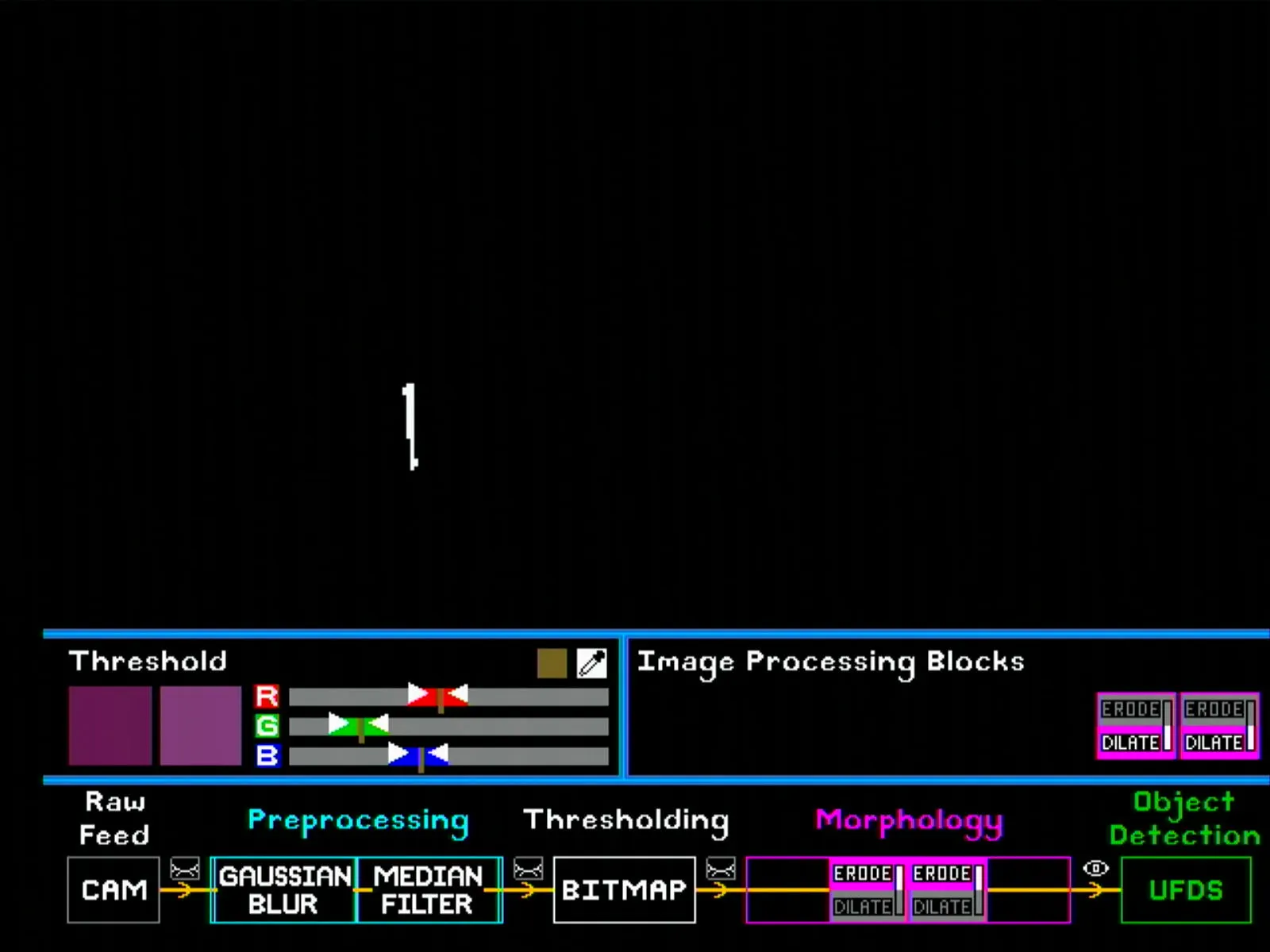
Task: Toggle the eye icon before UFDS
Action: point(1096,869)
